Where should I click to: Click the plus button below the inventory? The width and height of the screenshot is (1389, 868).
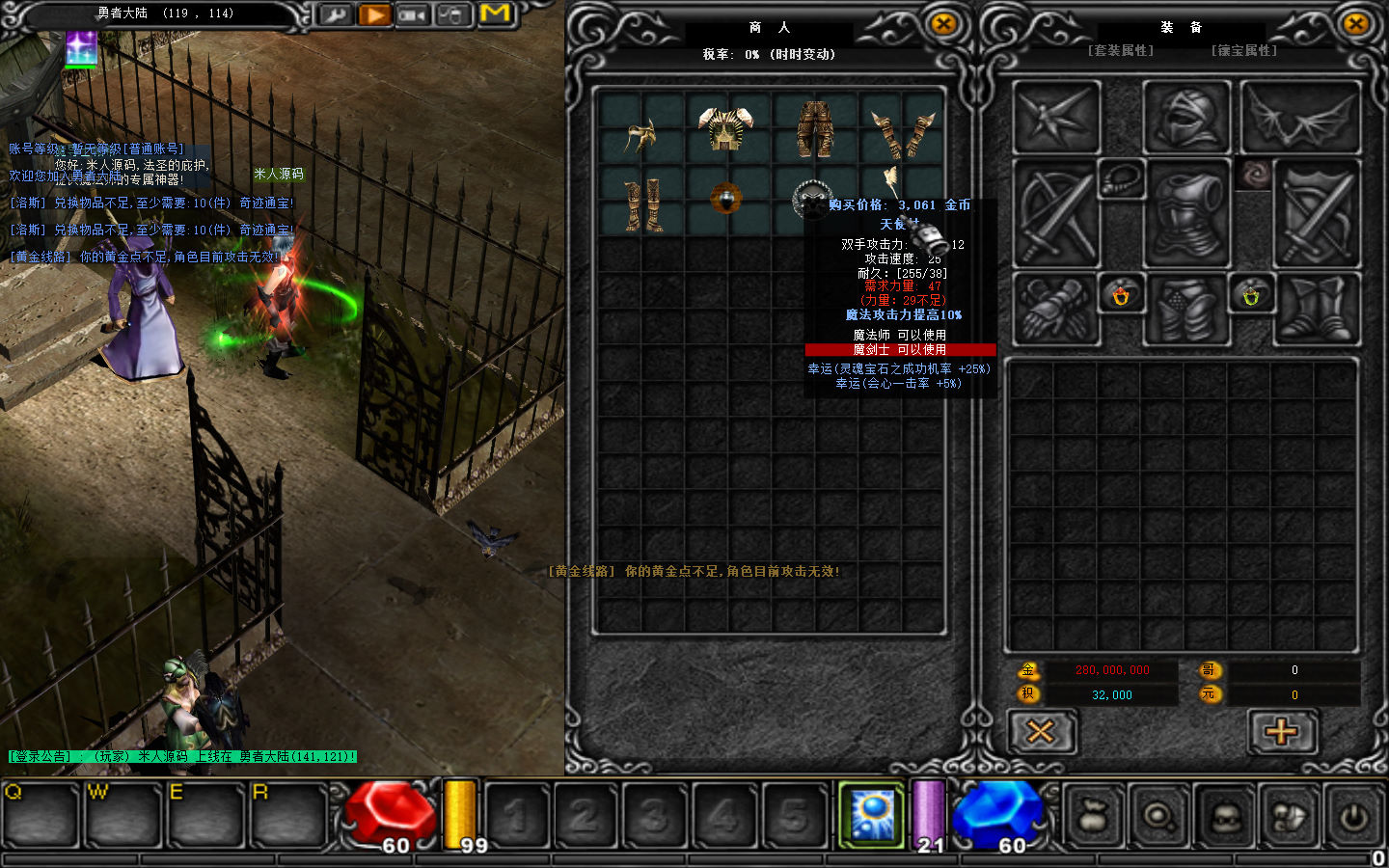1282,732
